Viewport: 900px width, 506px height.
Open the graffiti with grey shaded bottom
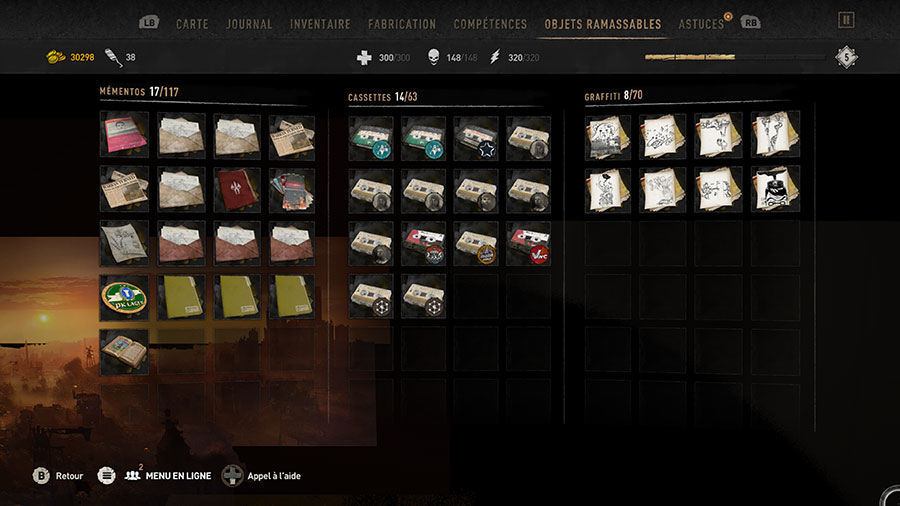point(608,136)
